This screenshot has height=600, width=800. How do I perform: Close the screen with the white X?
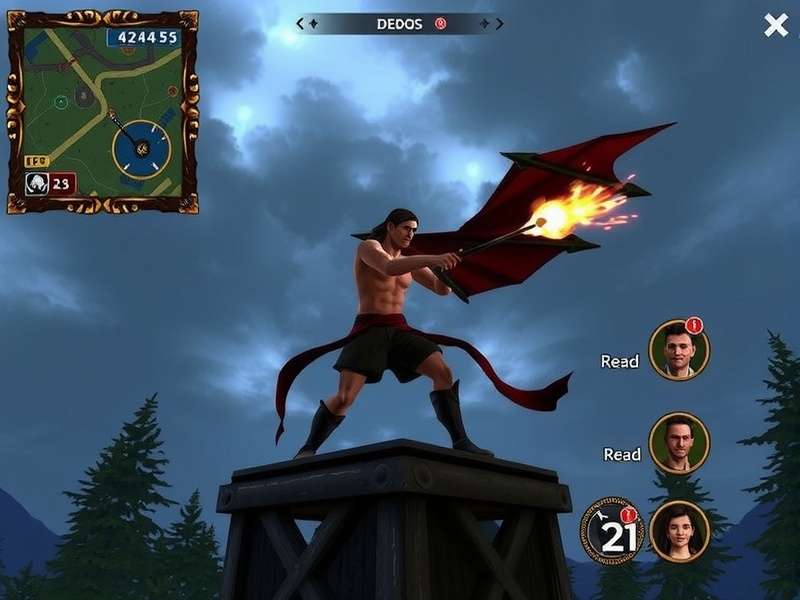tap(776, 26)
